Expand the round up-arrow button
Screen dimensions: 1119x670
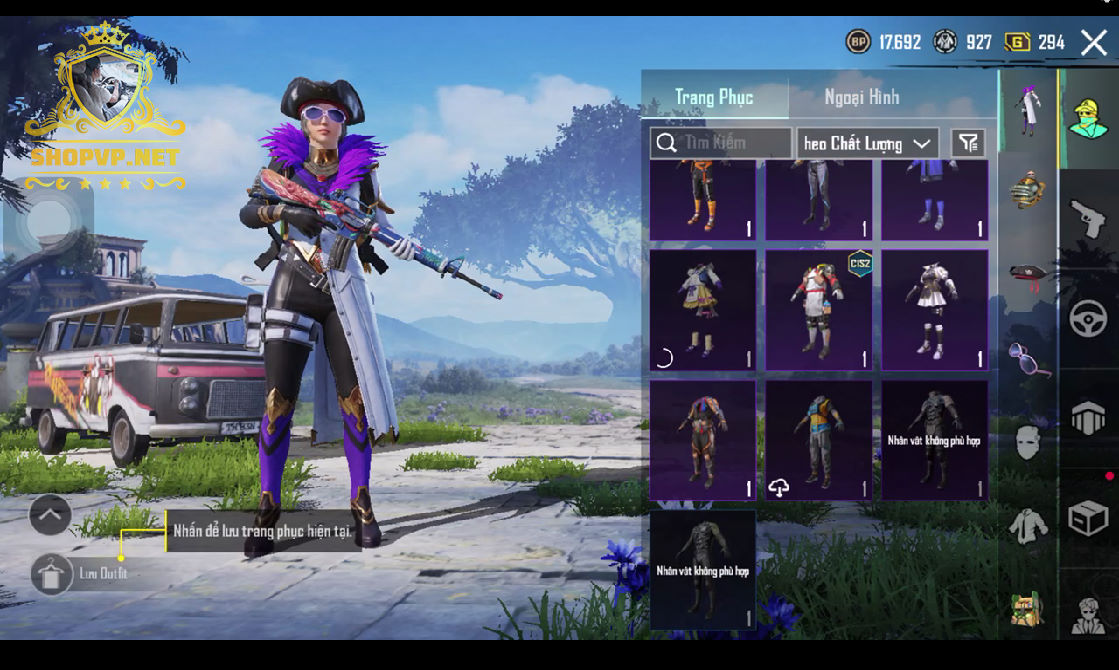click(50, 515)
